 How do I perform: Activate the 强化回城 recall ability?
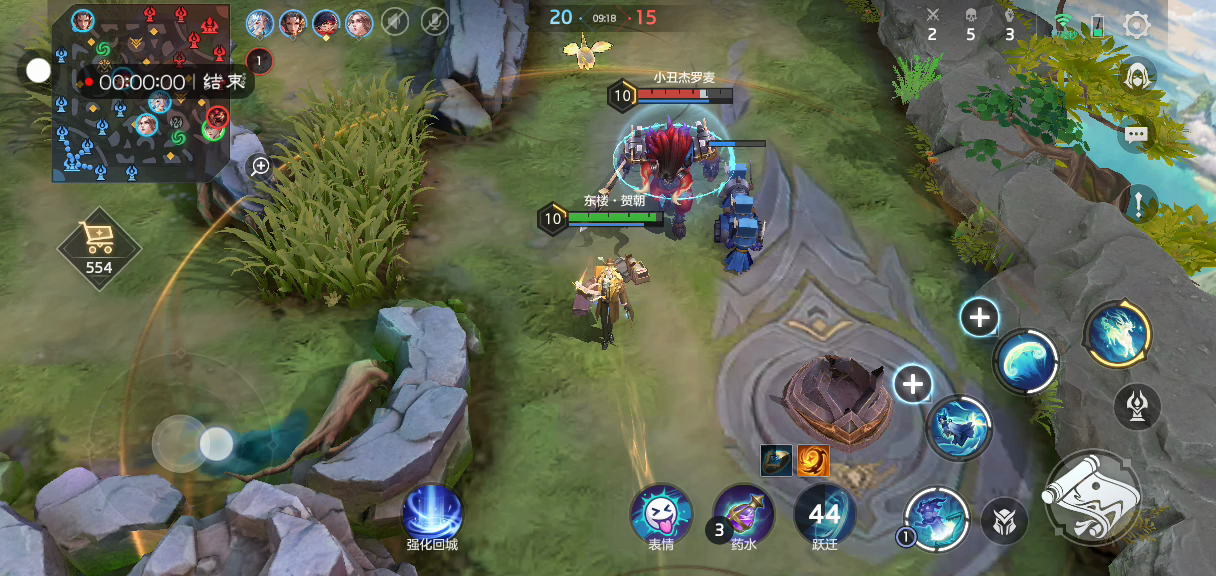coord(432,513)
